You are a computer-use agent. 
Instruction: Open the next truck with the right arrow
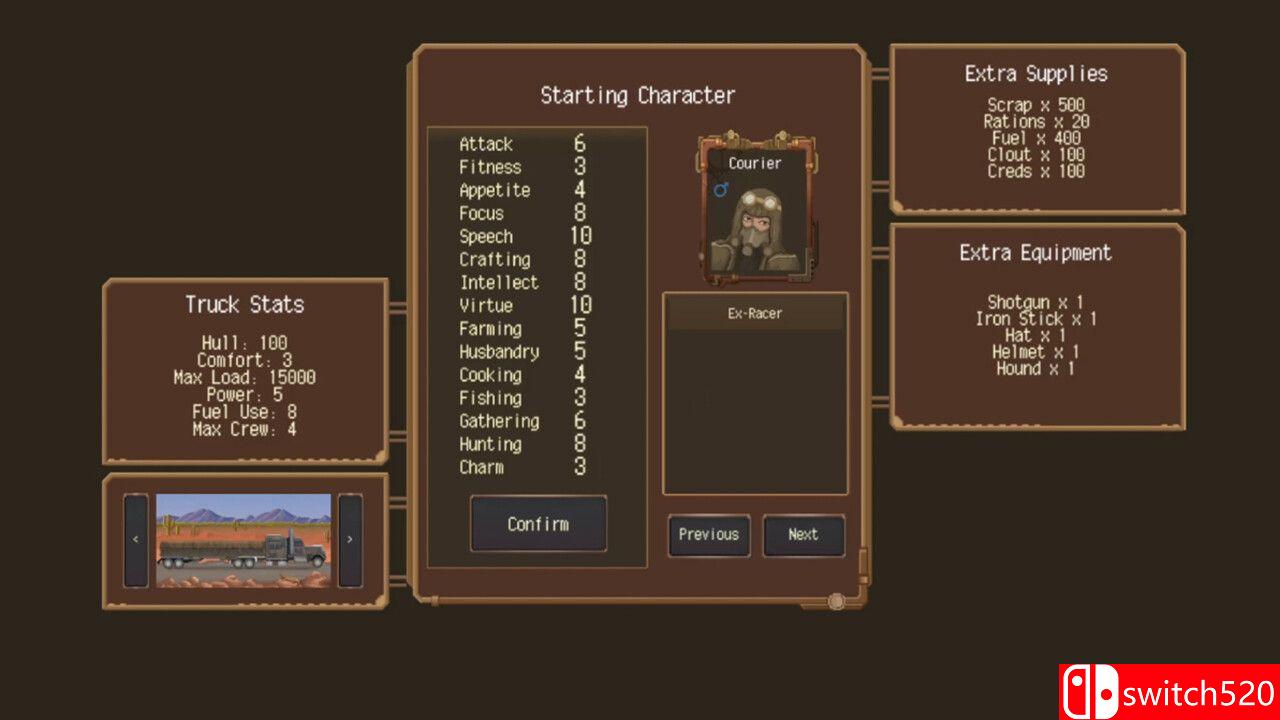click(351, 538)
